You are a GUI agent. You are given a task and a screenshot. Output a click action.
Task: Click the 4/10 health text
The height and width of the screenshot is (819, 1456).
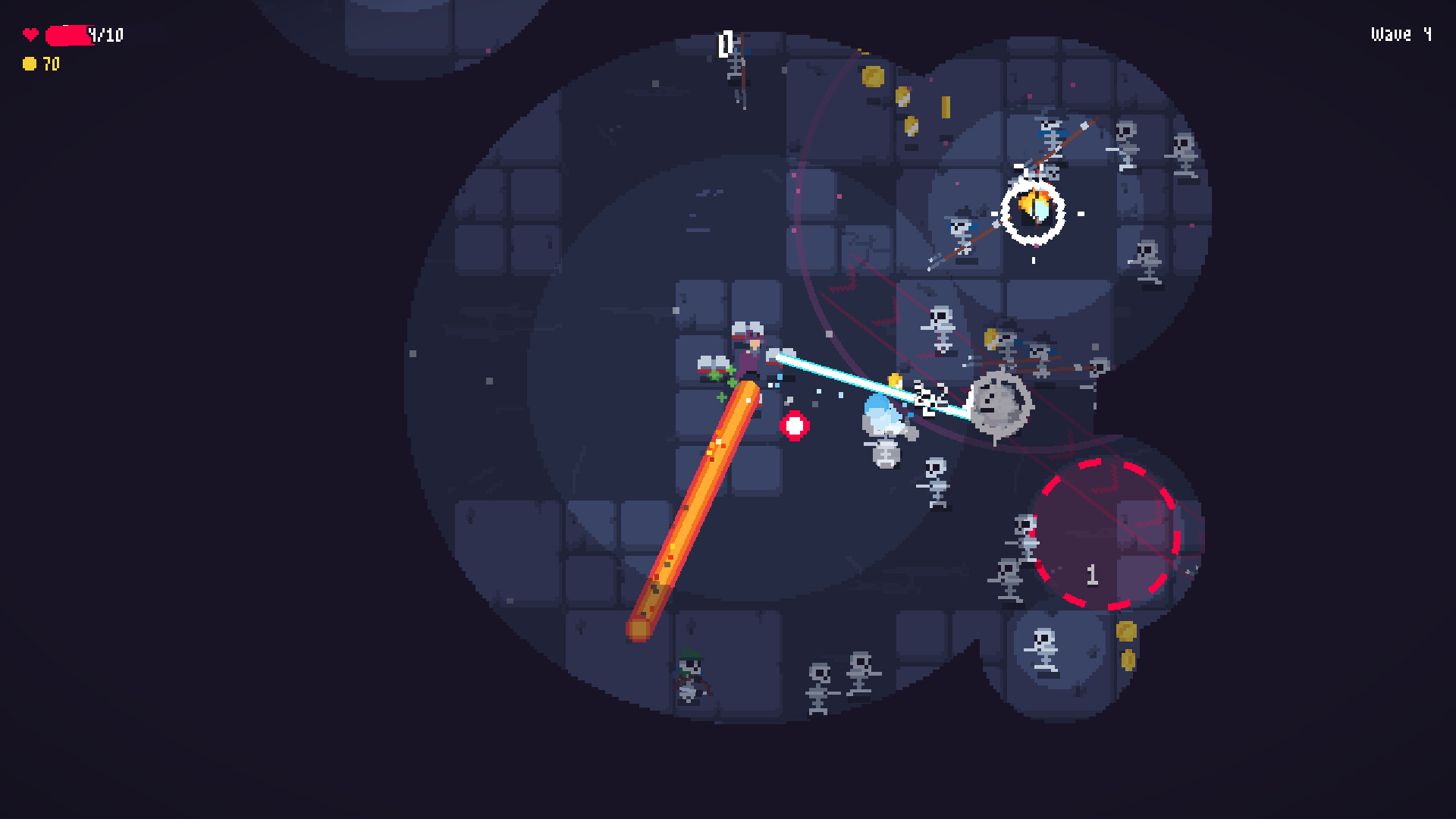click(x=106, y=34)
